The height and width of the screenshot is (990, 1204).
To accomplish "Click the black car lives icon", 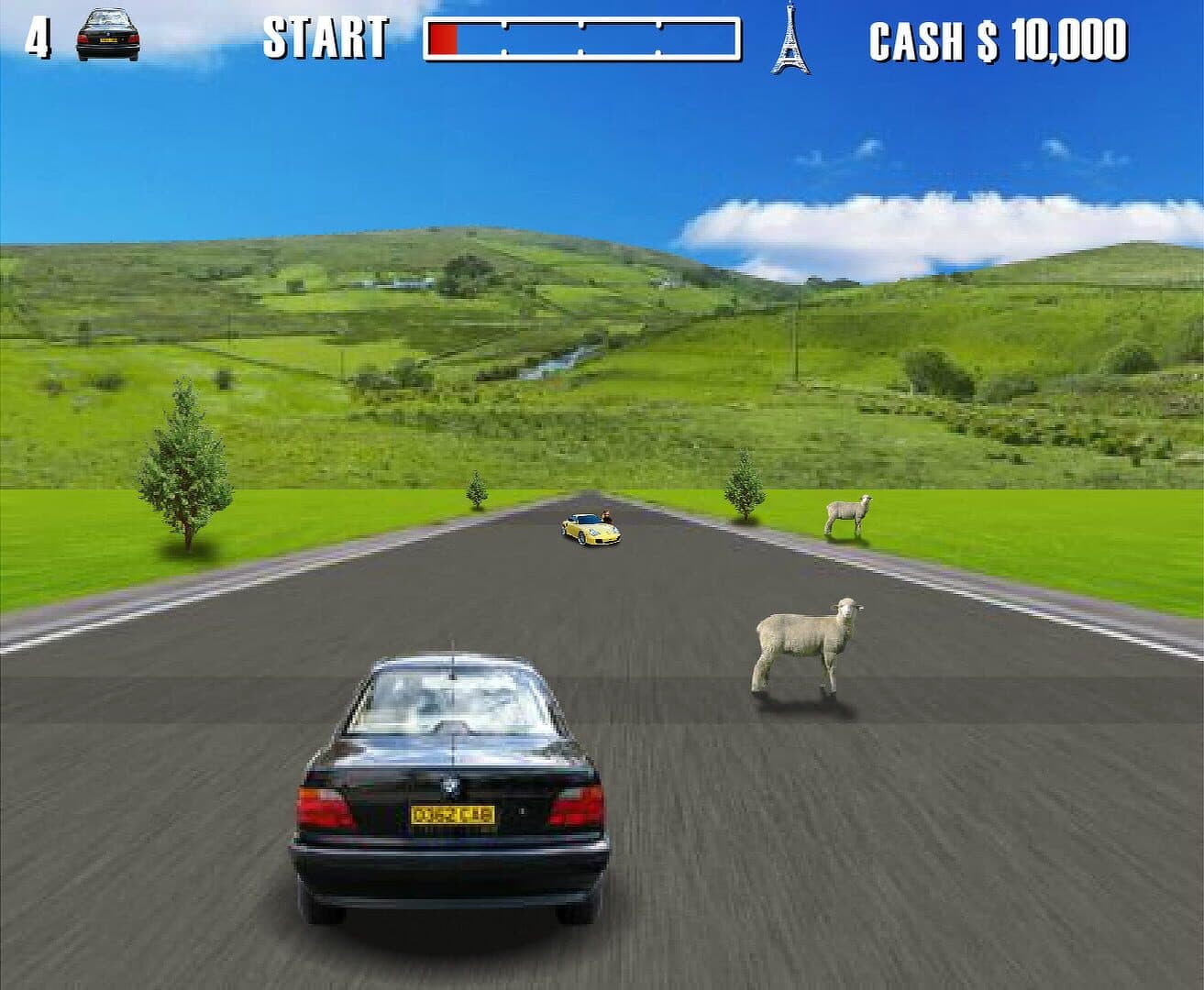I will tap(107, 35).
